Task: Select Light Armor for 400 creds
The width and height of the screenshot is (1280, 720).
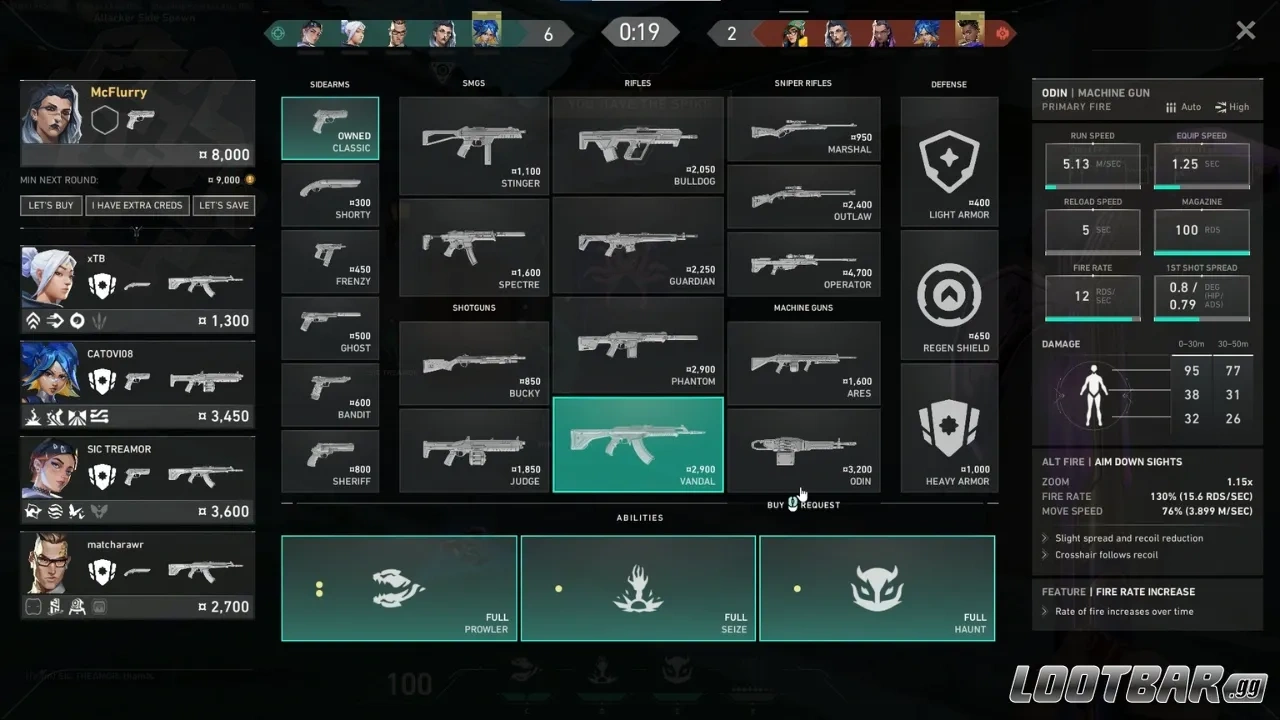Action: coord(949,162)
